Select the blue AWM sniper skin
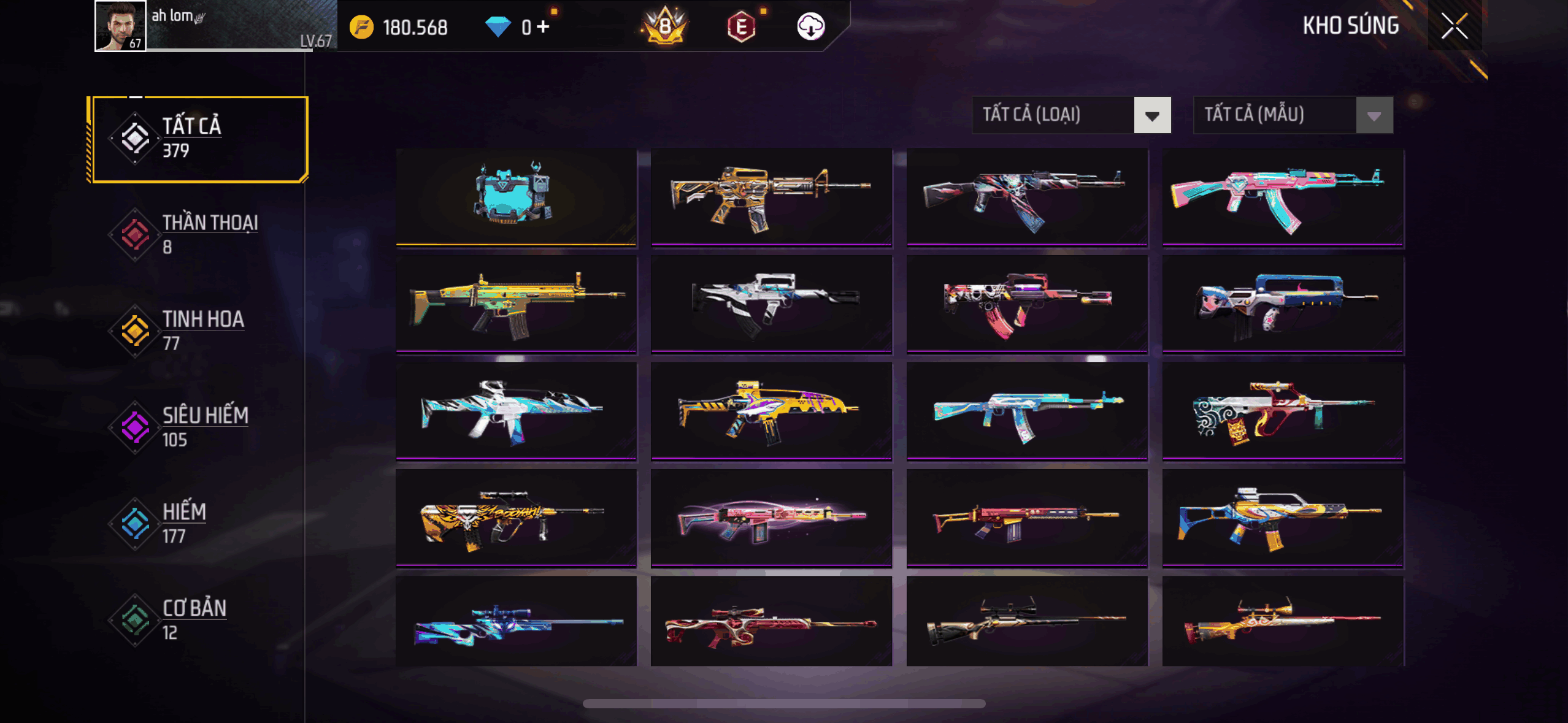Screen dimensions: 1568x723 tap(516, 622)
